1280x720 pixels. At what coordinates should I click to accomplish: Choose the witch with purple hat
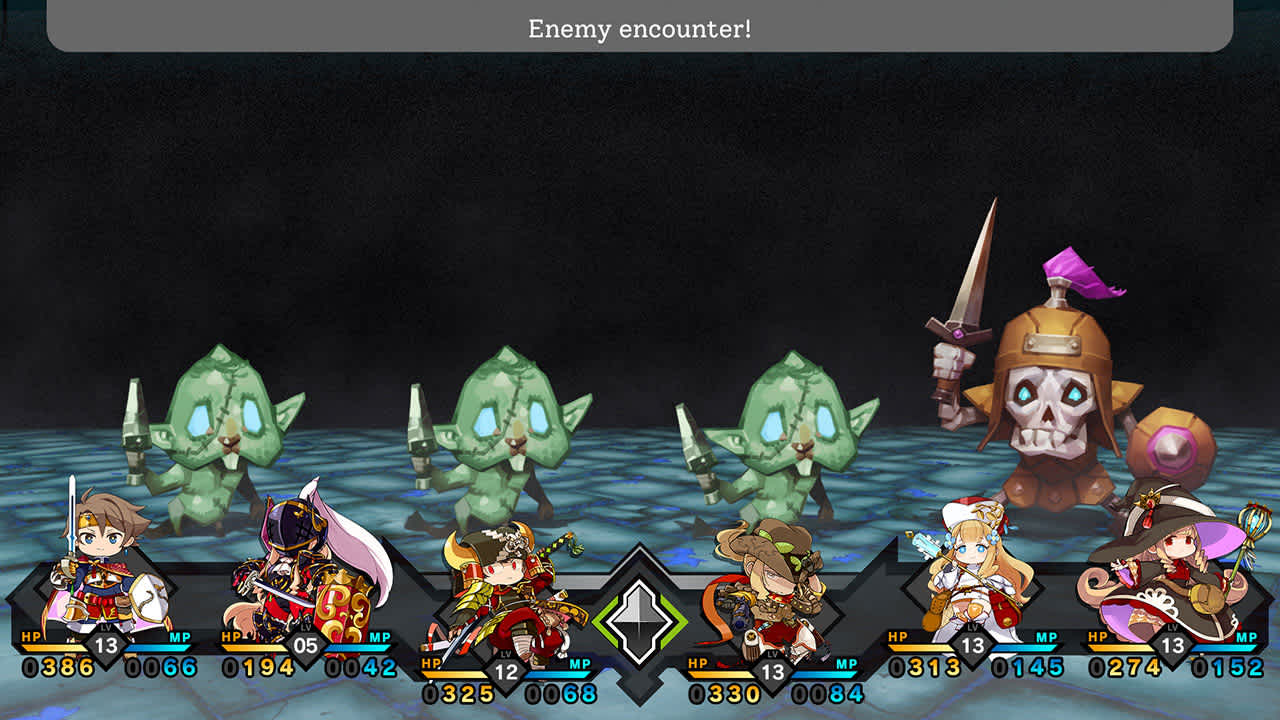[1172, 570]
